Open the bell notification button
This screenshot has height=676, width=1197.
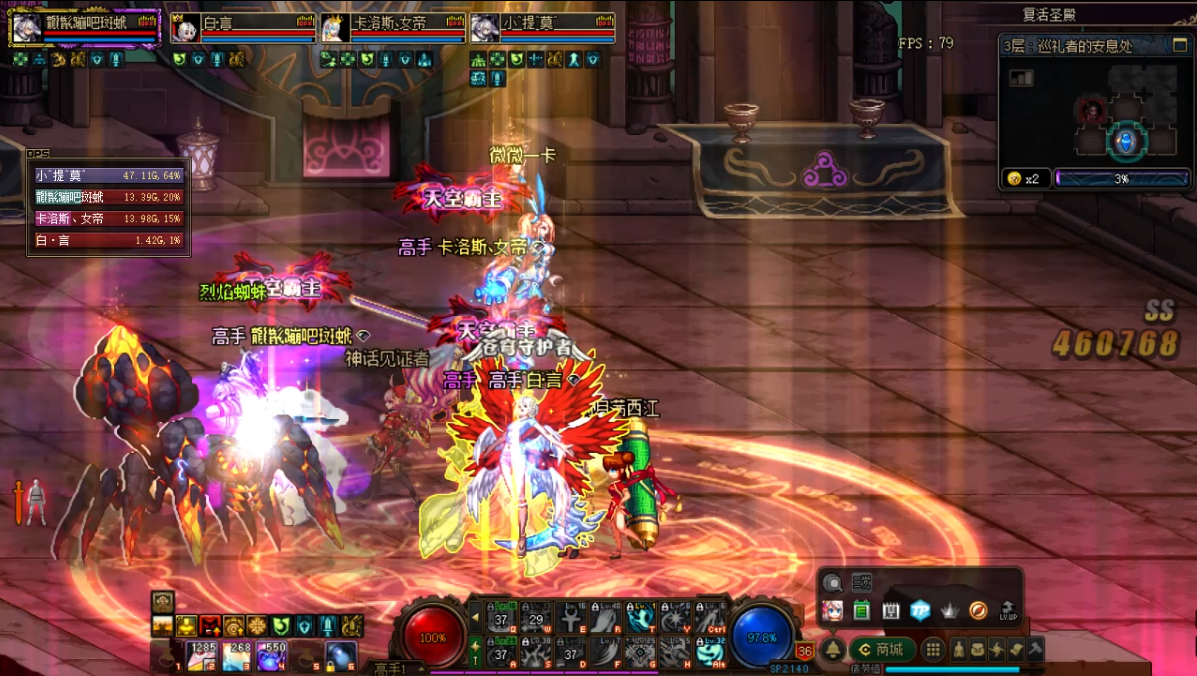click(x=832, y=650)
